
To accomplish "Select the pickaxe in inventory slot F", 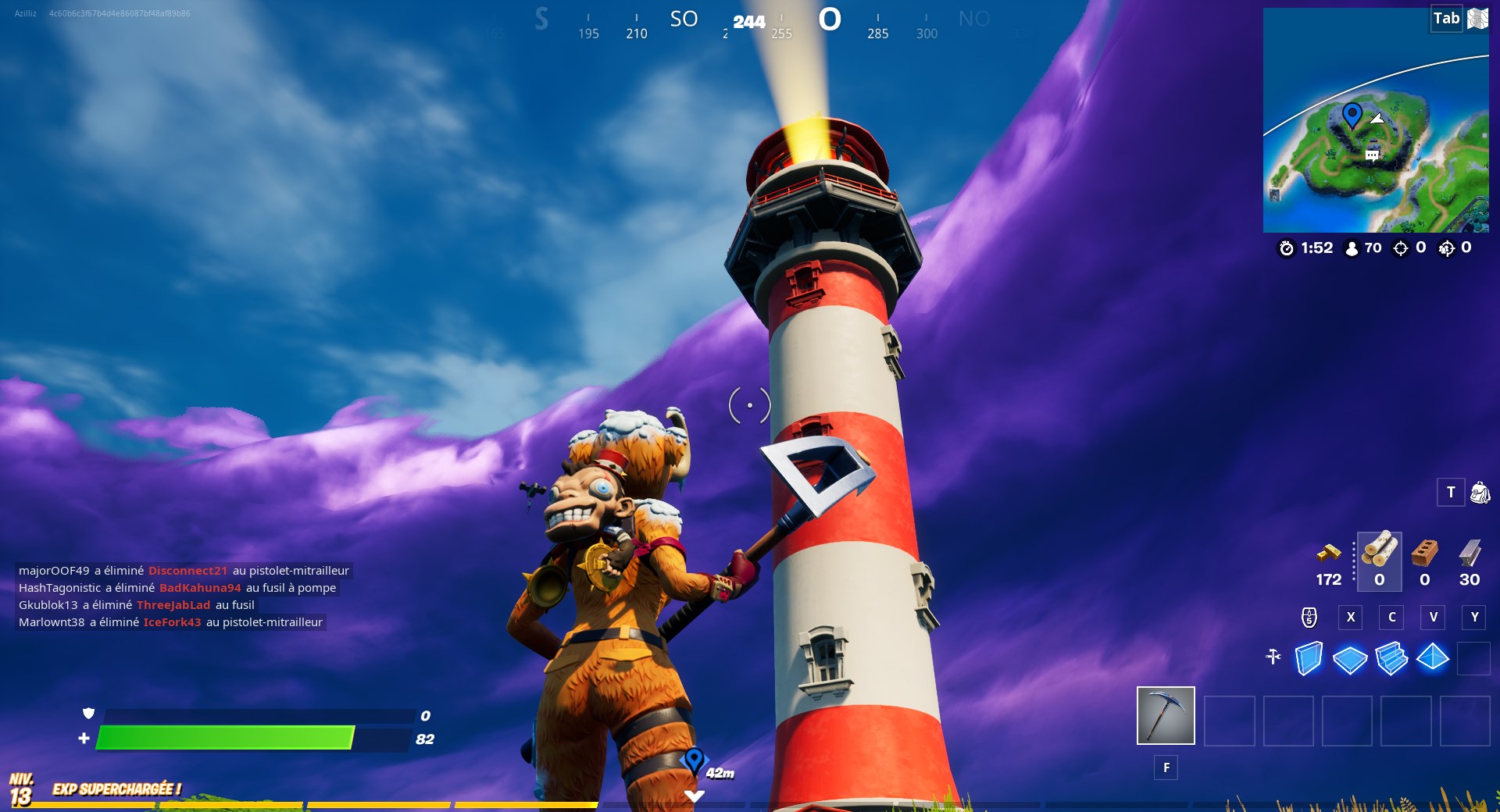I will [x=1166, y=714].
